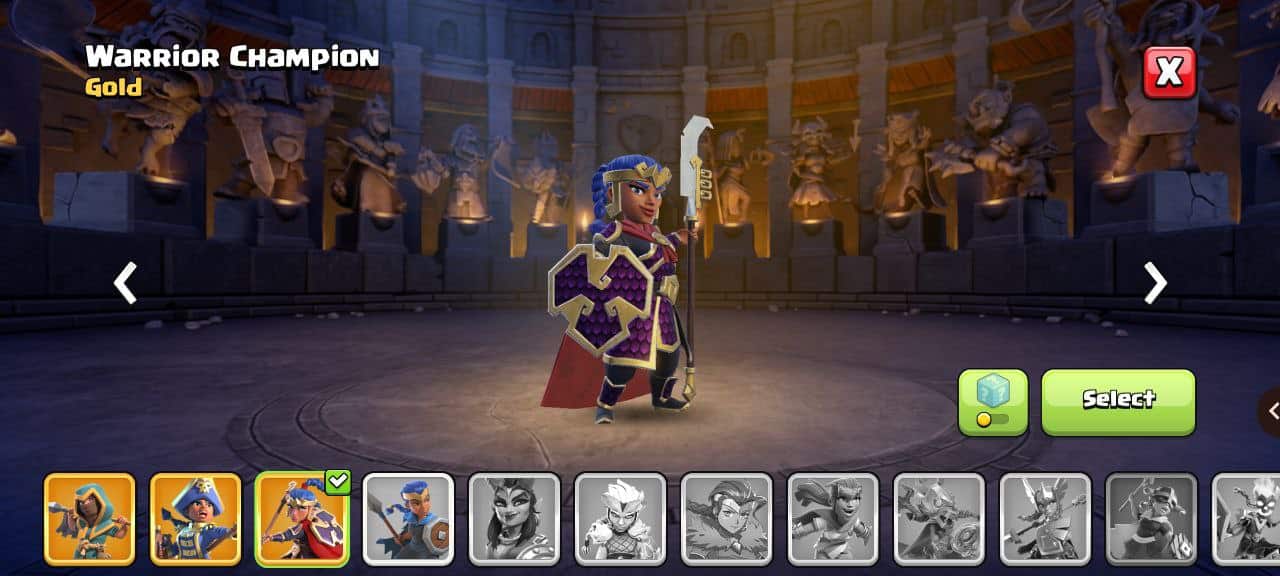Viewport: 1280px width, 576px height.
Task: Pick the default blue-haired champion skin thumbnail
Action: point(408,519)
